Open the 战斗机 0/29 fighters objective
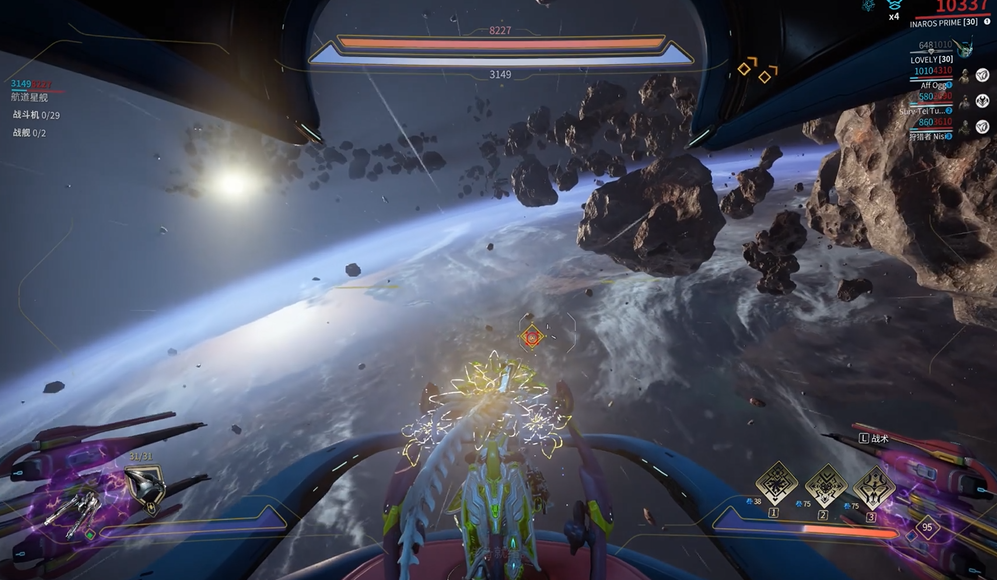997x580 pixels. (35, 115)
